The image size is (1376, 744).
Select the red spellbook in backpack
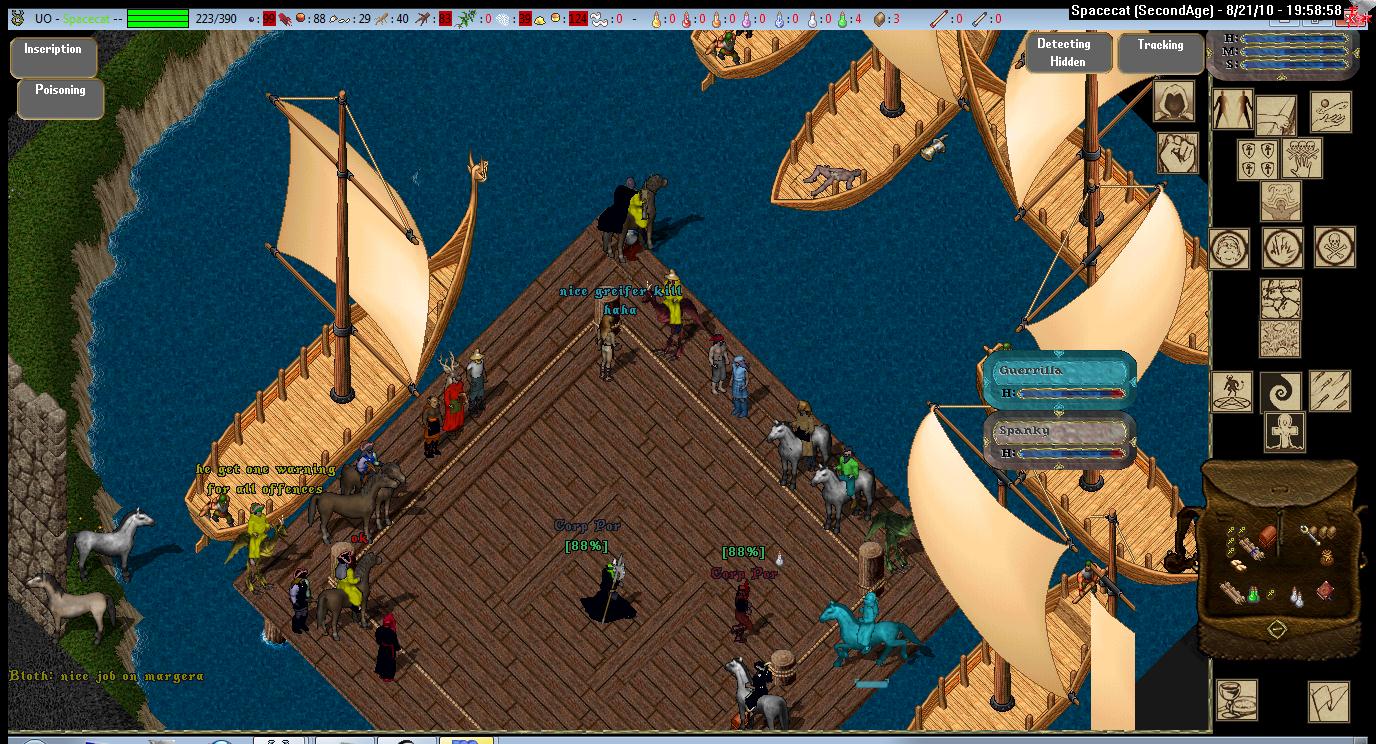point(1325,591)
